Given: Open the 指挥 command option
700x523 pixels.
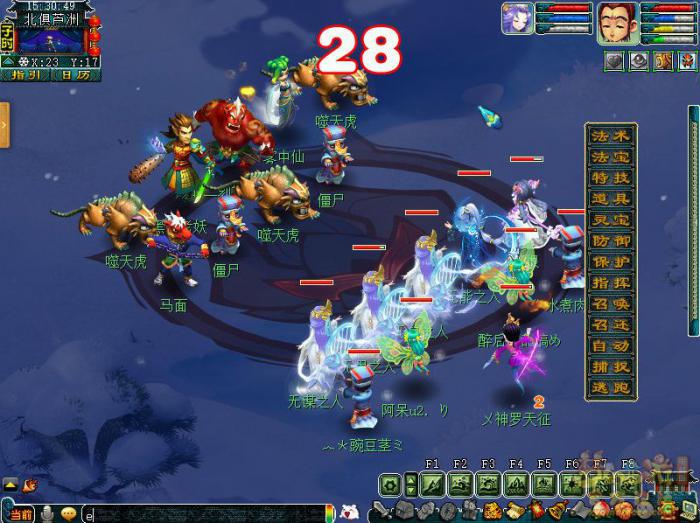Looking at the screenshot, I should [611, 283].
